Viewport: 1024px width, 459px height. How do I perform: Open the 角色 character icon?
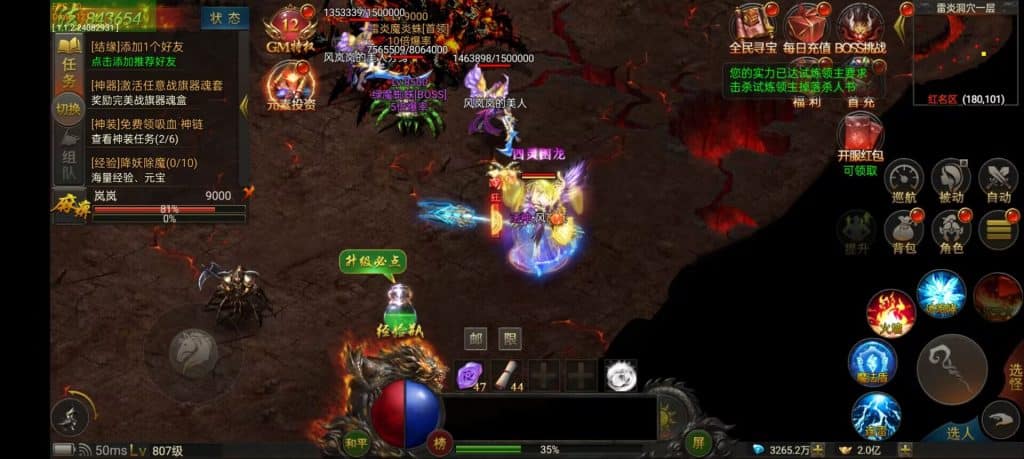click(x=950, y=230)
